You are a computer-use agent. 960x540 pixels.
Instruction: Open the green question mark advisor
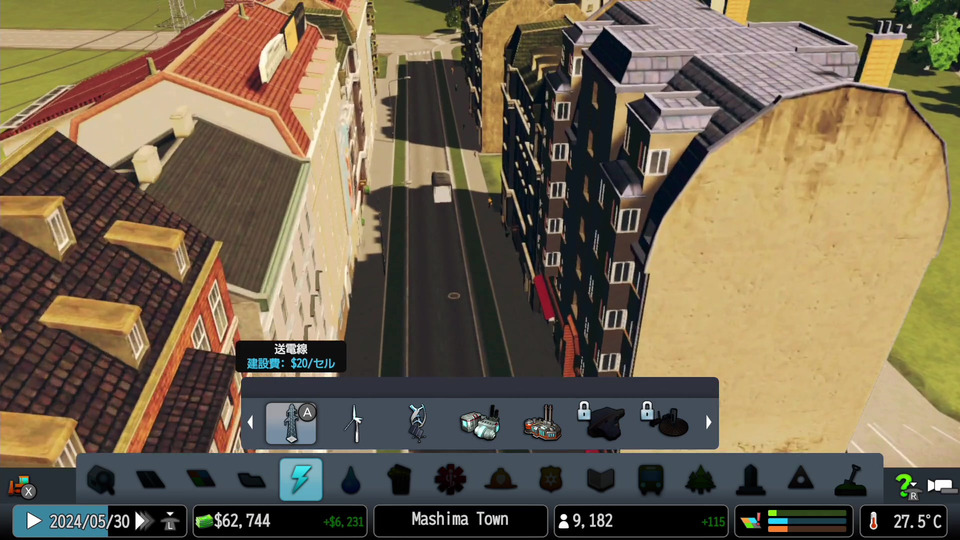pos(904,485)
